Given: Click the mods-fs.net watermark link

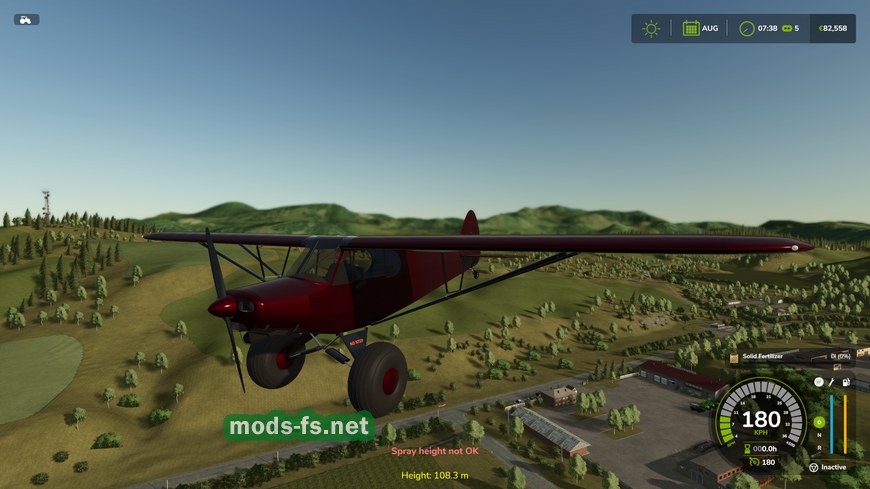Looking at the screenshot, I should click(298, 427).
